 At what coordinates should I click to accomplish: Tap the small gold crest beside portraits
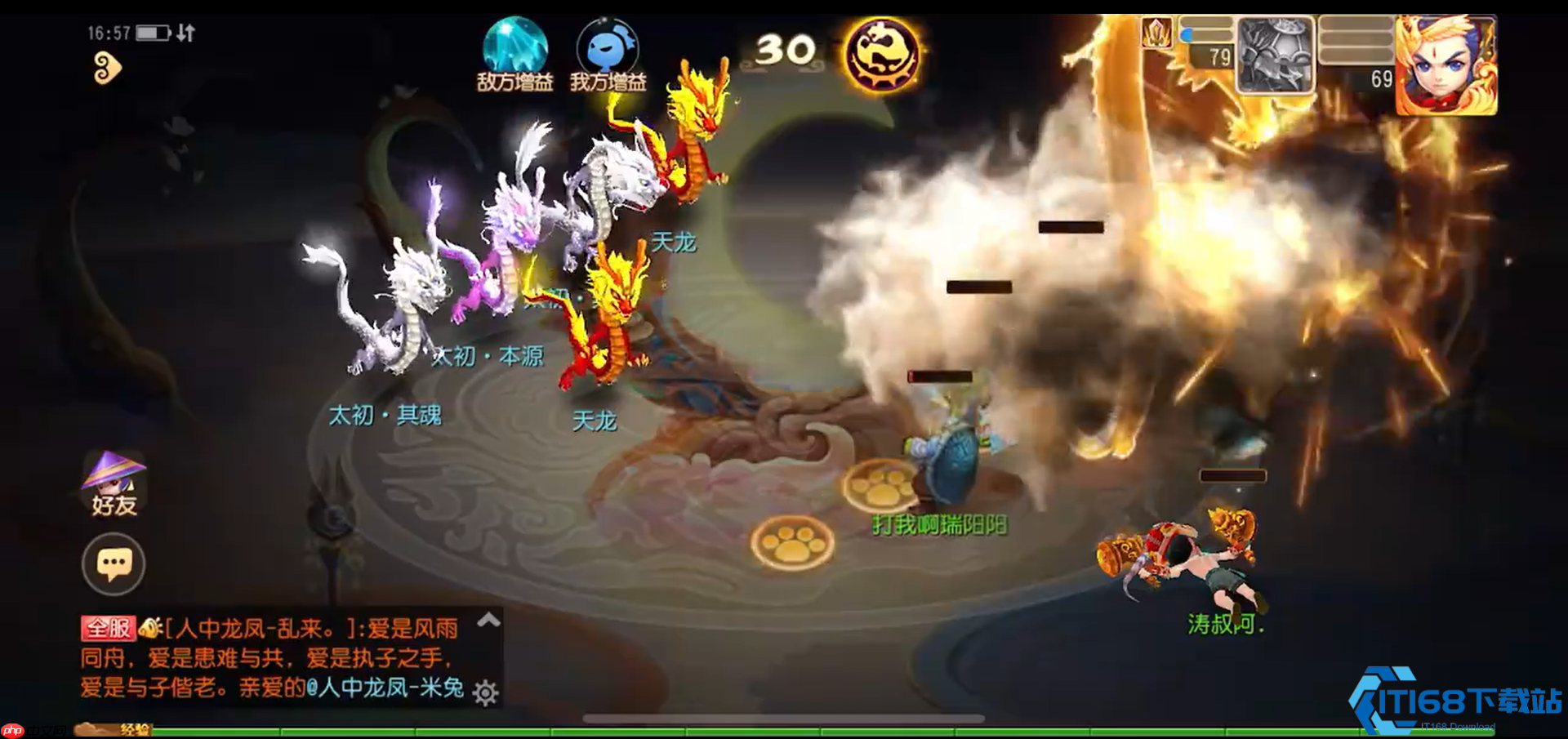(x=1156, y=34)
